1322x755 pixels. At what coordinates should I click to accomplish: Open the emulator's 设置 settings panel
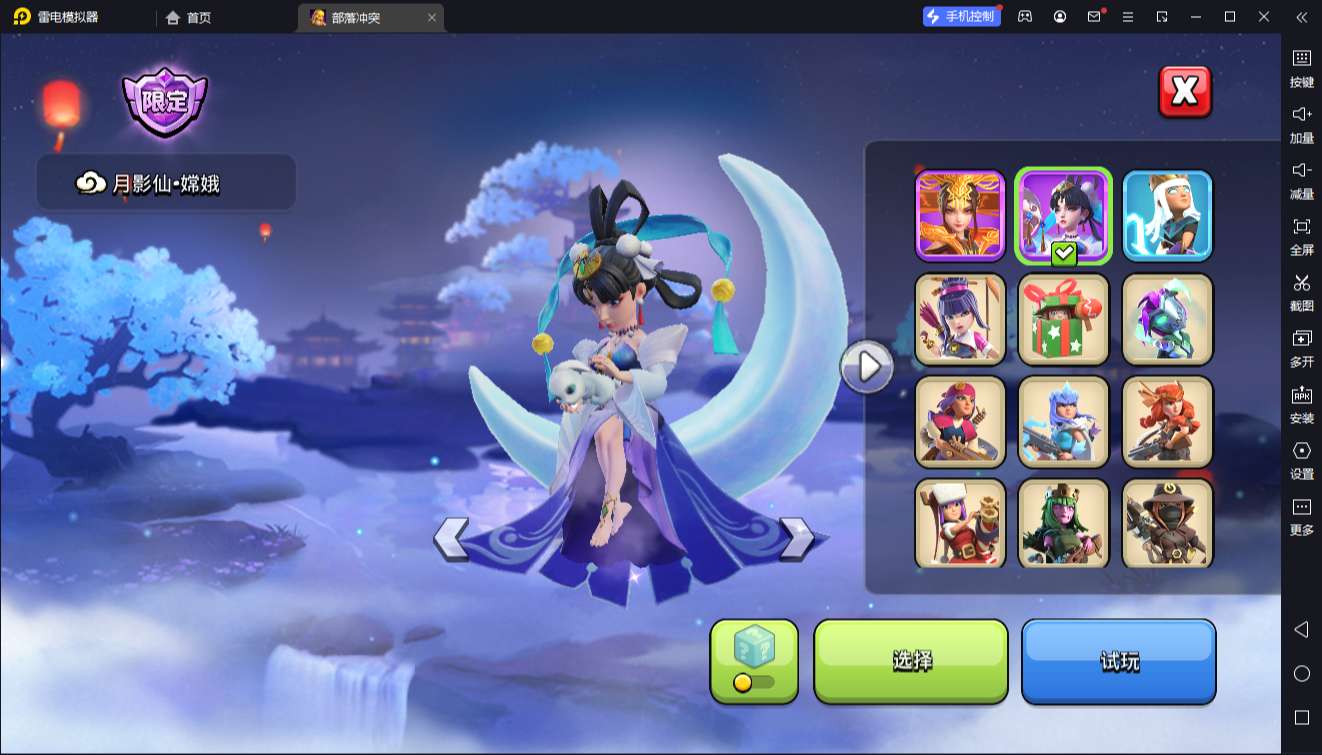point(1301,460)
